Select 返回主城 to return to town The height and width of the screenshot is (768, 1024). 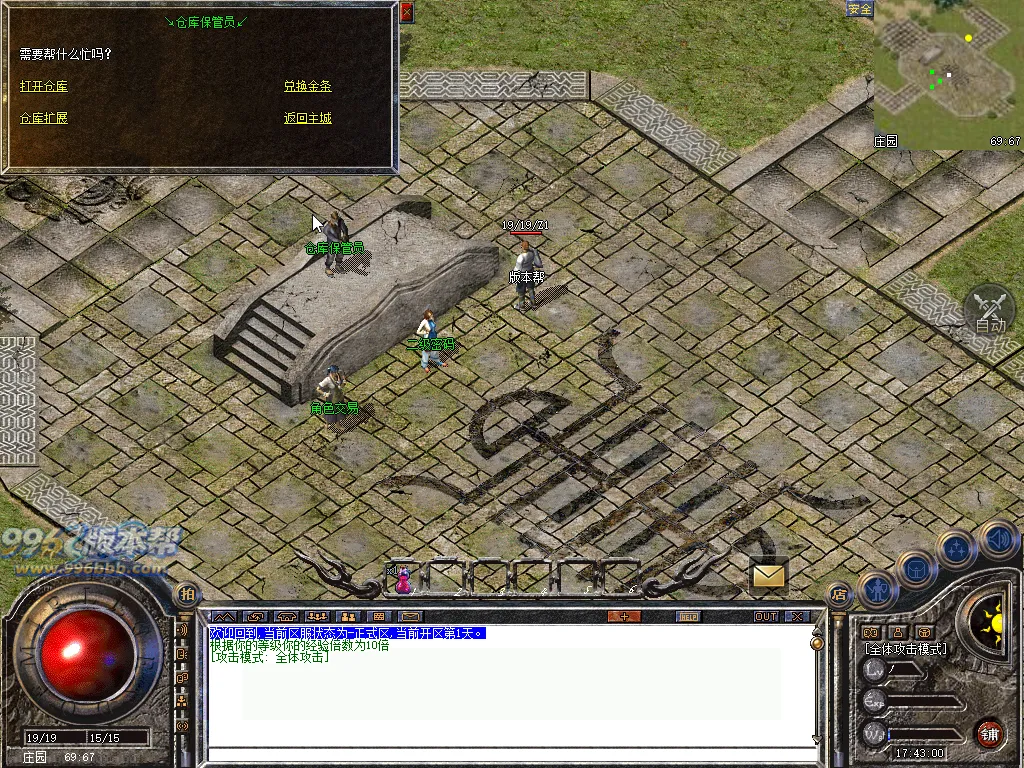[x=307, y=118]
